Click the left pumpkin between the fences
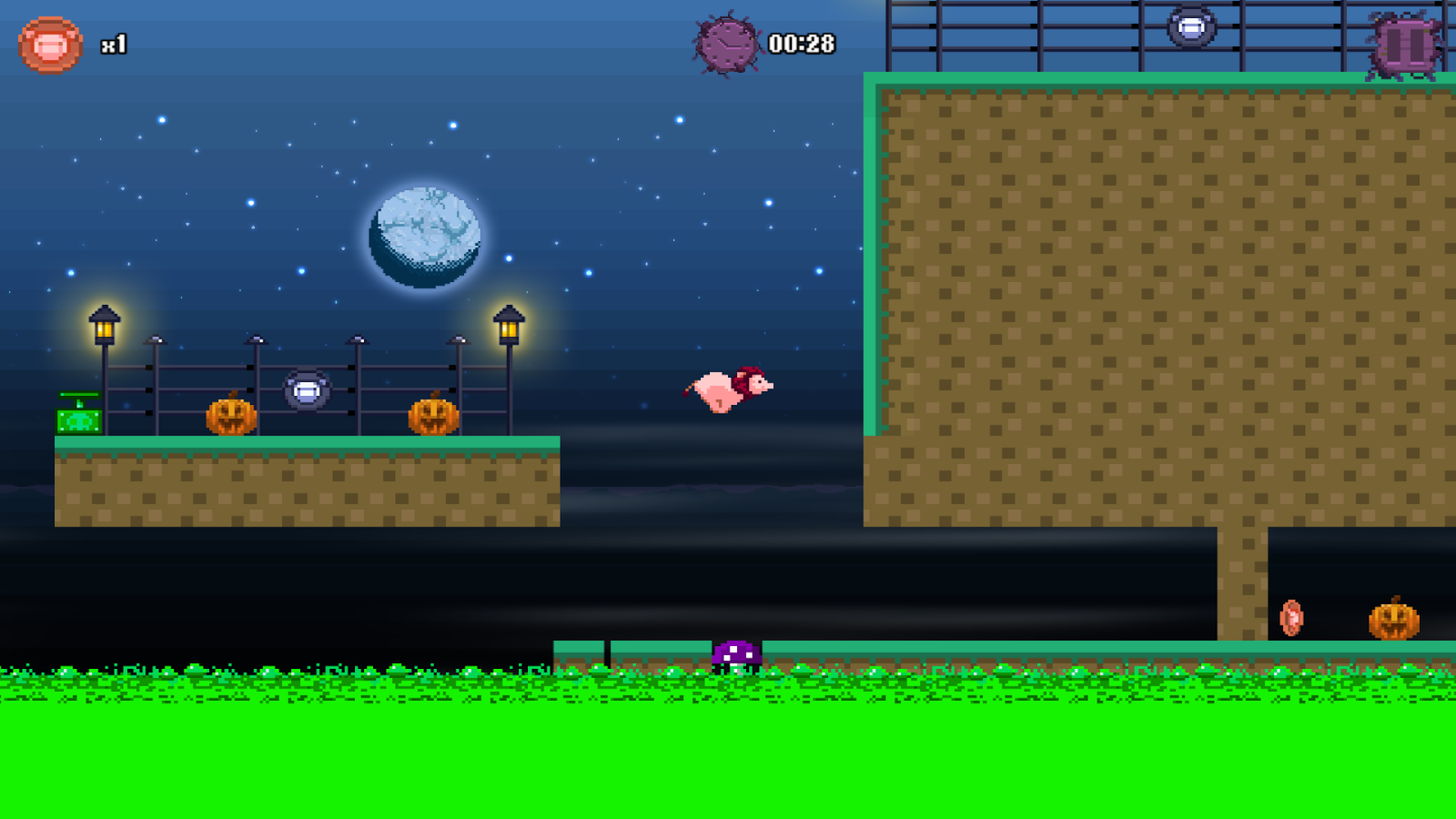Screen dimensions: 1456x819 pyautogui.click(x=229, y=419)
